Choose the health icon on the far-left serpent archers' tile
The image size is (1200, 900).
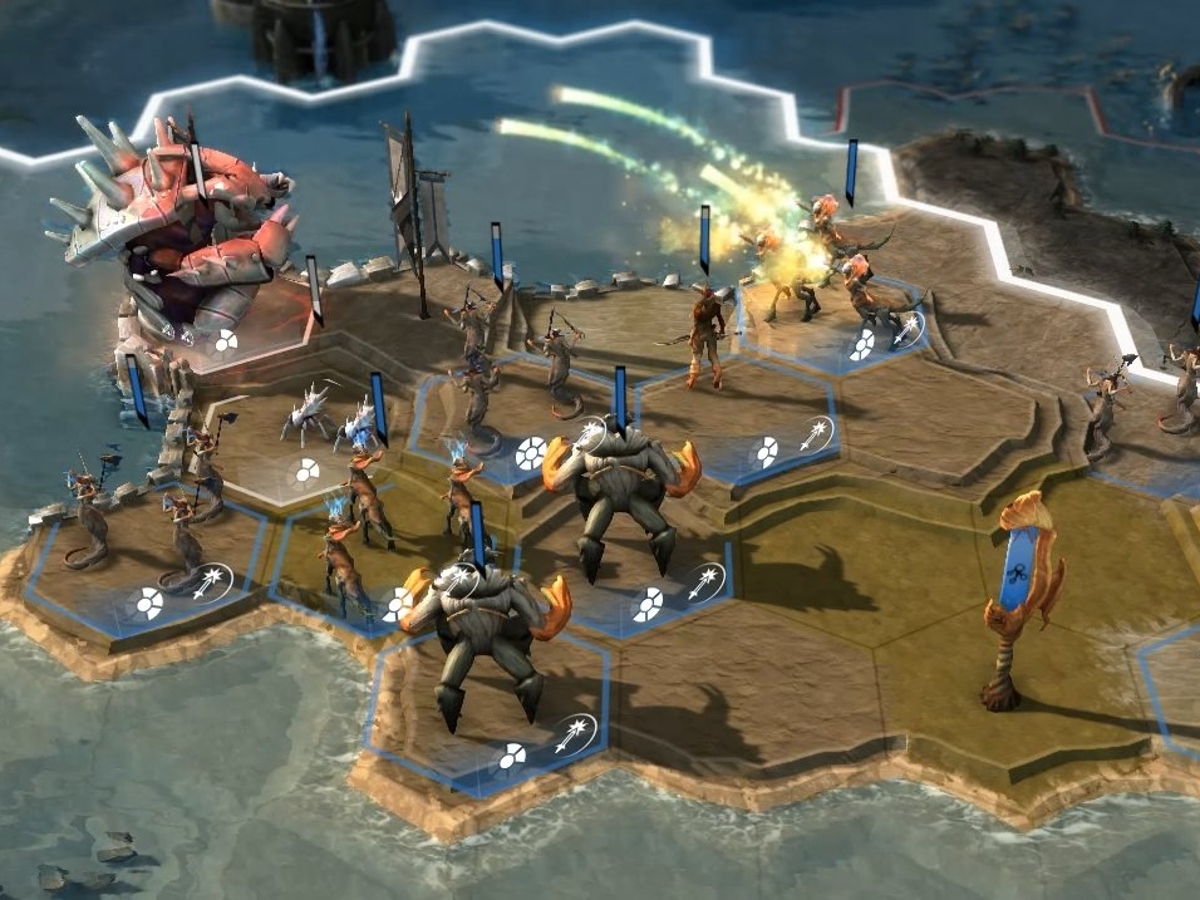(x=148, y=603)
